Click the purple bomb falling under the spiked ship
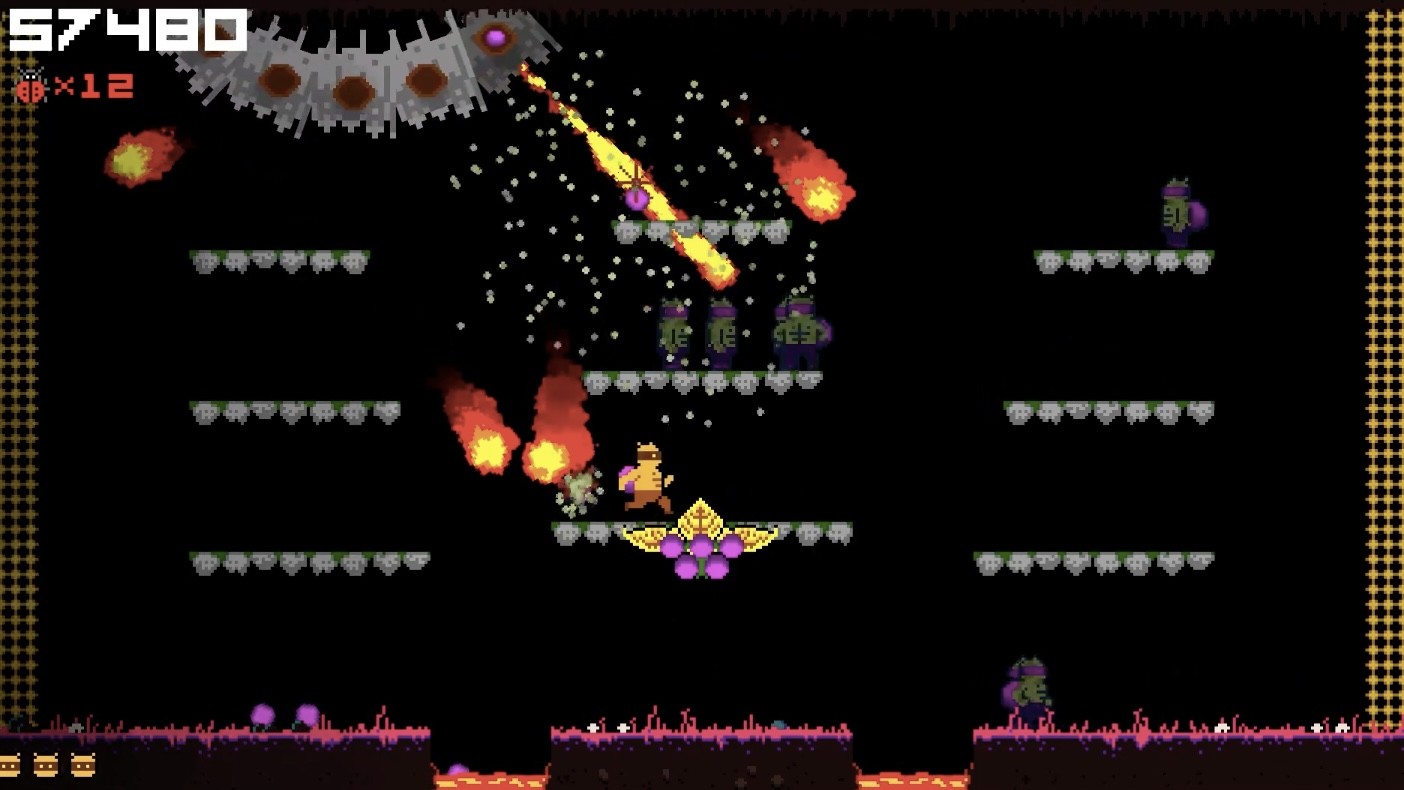Screen dimensions: 1404x790 click(x=637, y=199)
